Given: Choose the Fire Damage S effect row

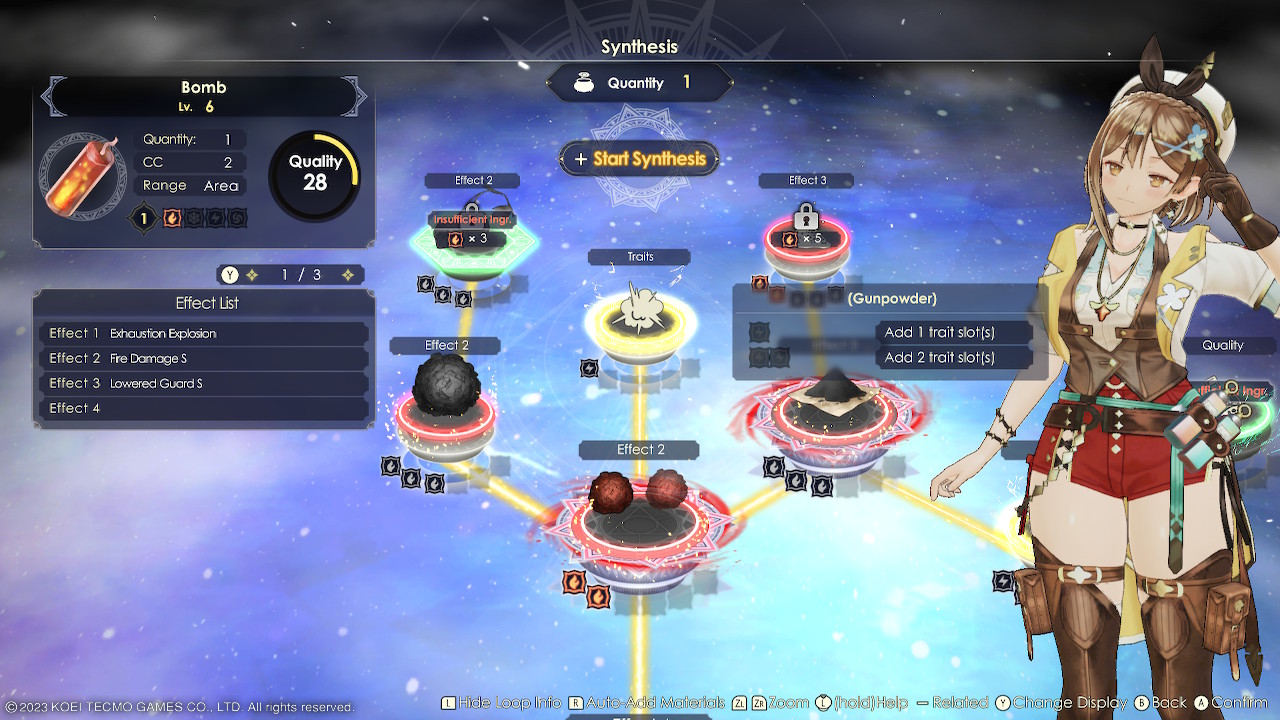Looking at the screenshot, I should [204, 358].
